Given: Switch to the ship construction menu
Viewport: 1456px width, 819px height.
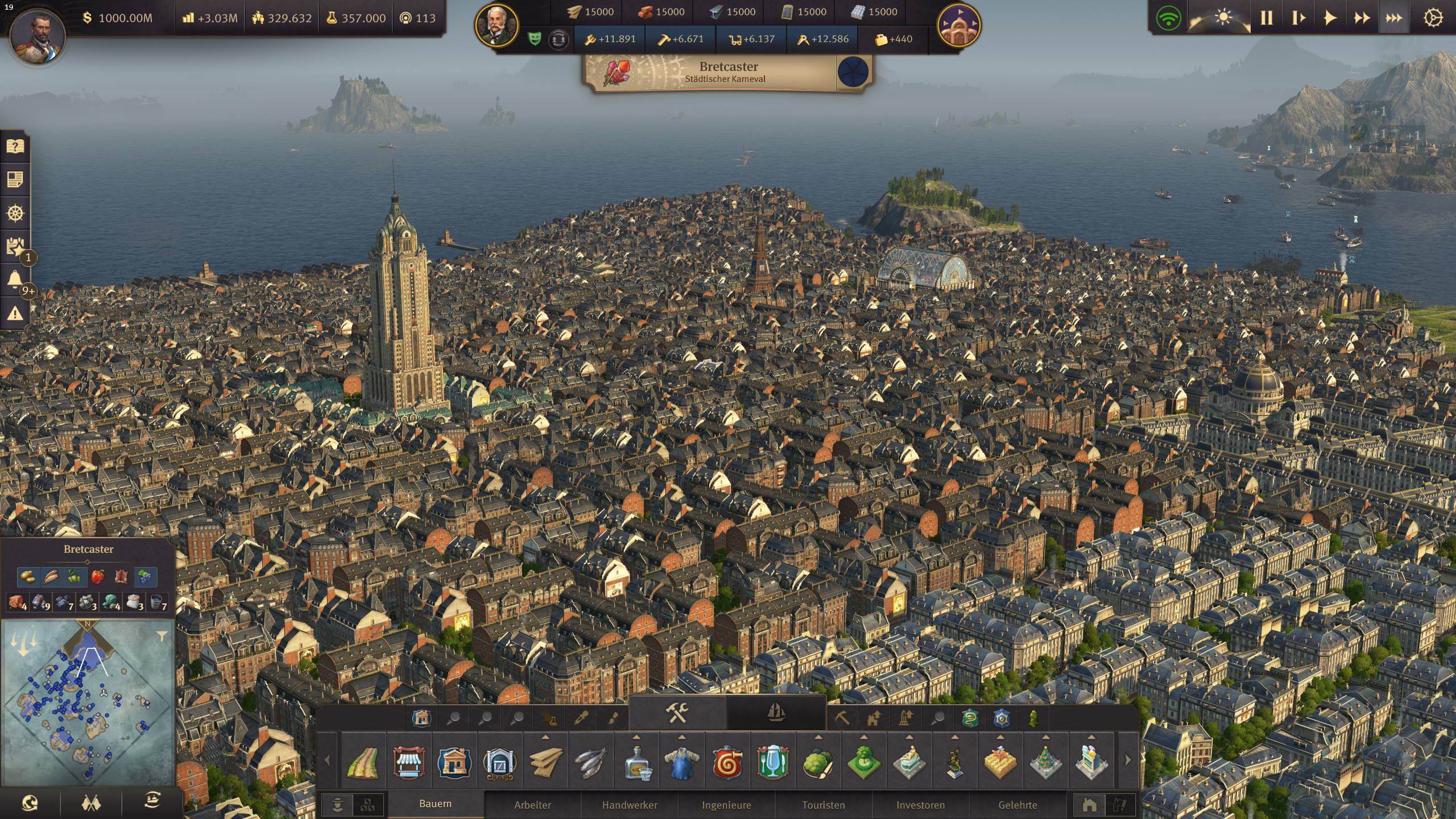Looking at the screenshot, I should click(x=776, y=712).
